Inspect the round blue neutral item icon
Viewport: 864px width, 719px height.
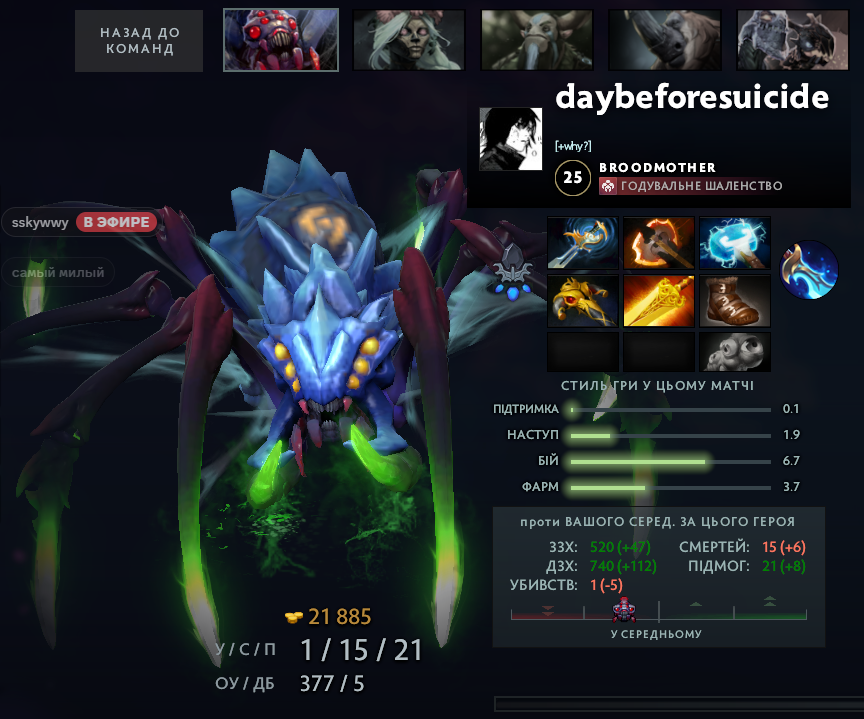(809, 270)
